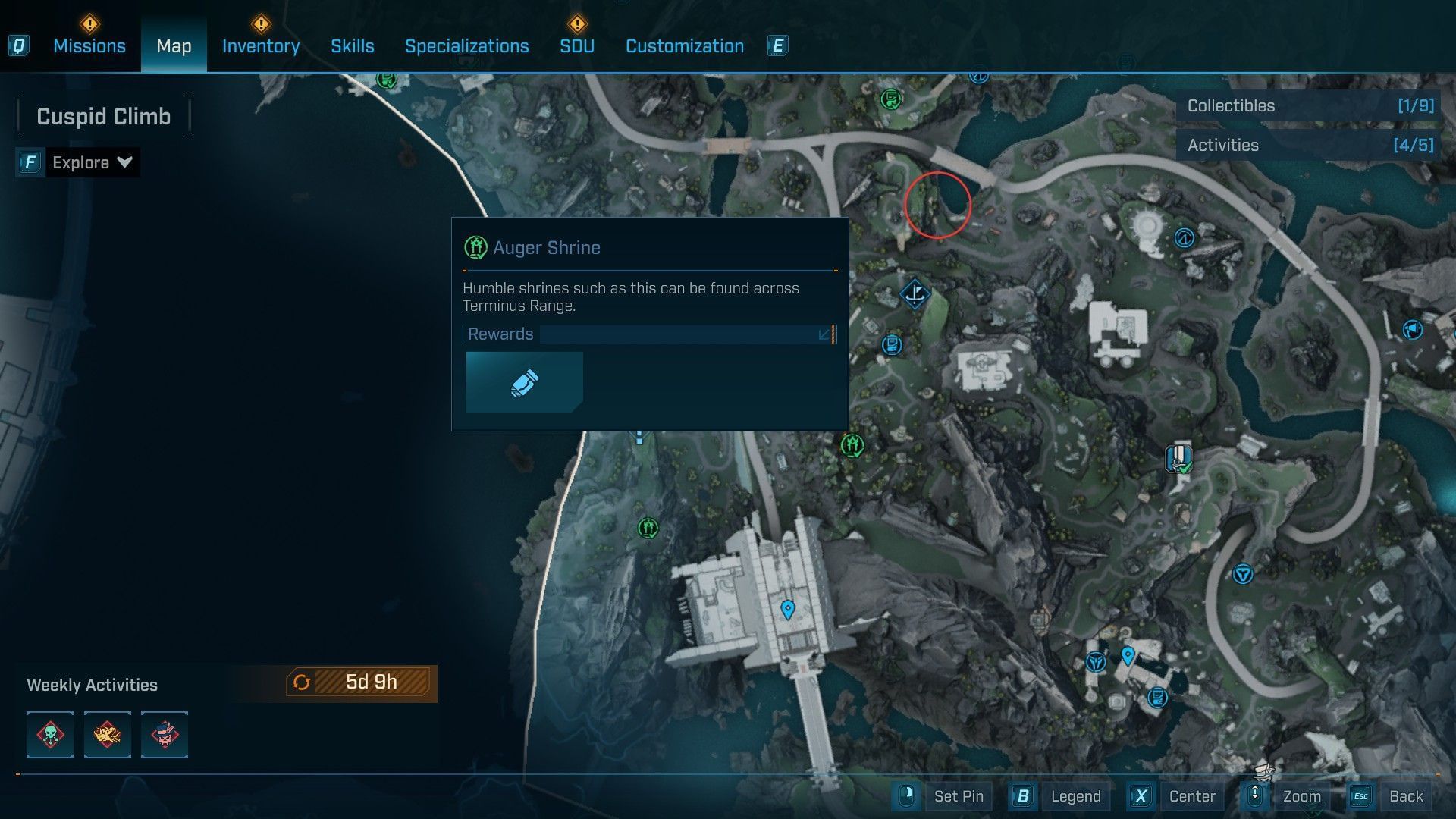Select the Specializations tab
This screenshot has width=1456, height=819.
[x=466, y=46]
